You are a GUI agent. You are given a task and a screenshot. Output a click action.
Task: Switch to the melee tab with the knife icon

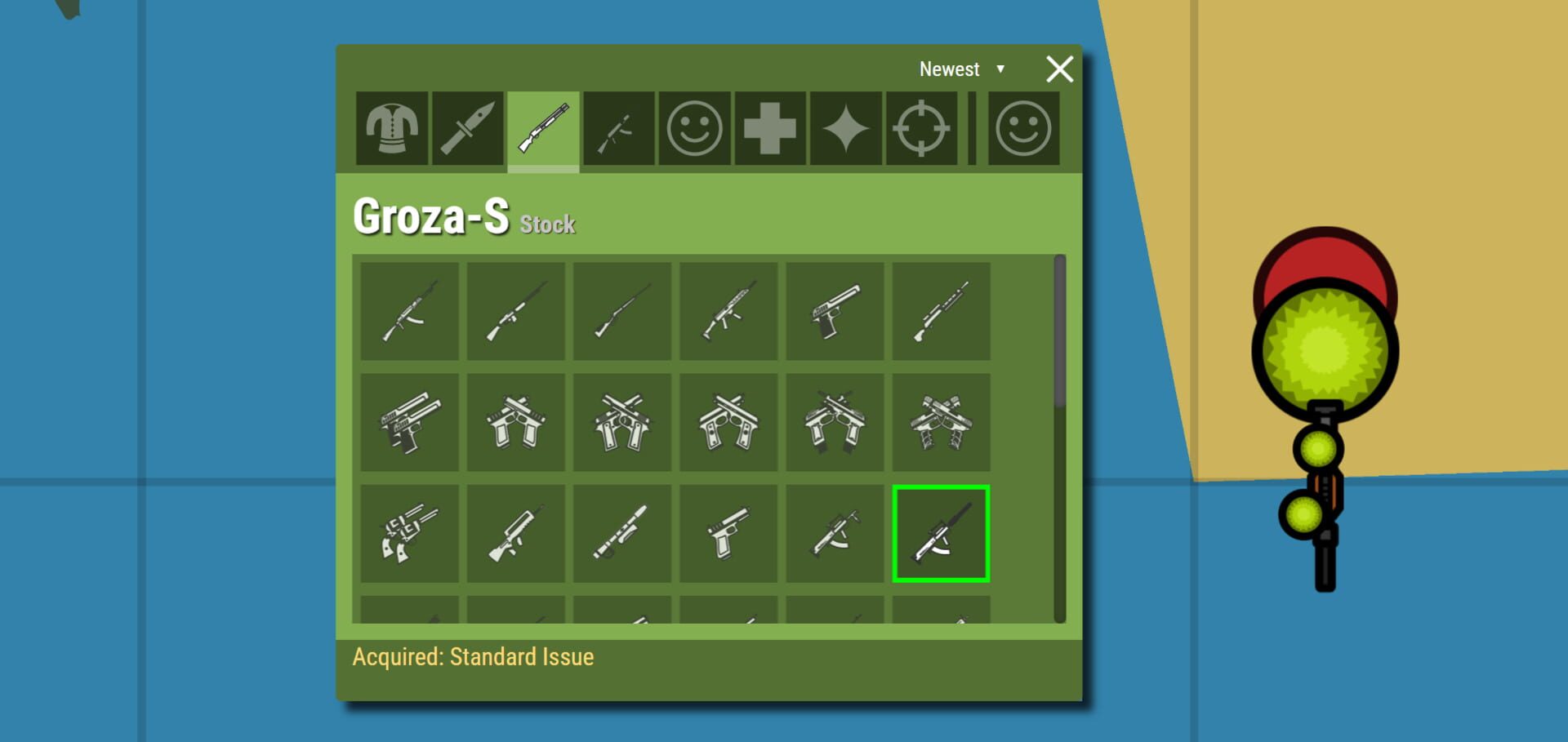point(467,128)
